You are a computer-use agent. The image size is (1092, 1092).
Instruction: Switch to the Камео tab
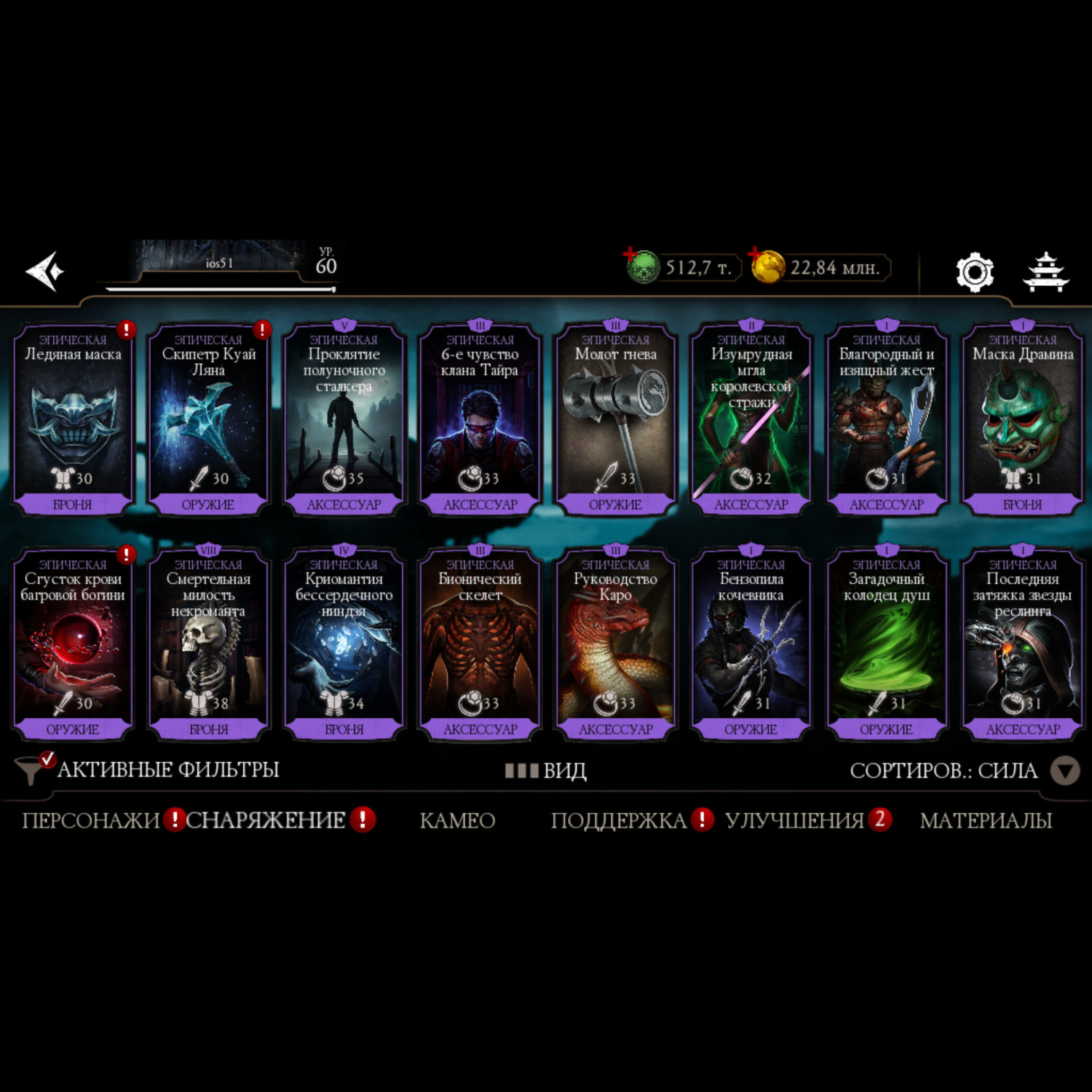(x=457, y=820)
